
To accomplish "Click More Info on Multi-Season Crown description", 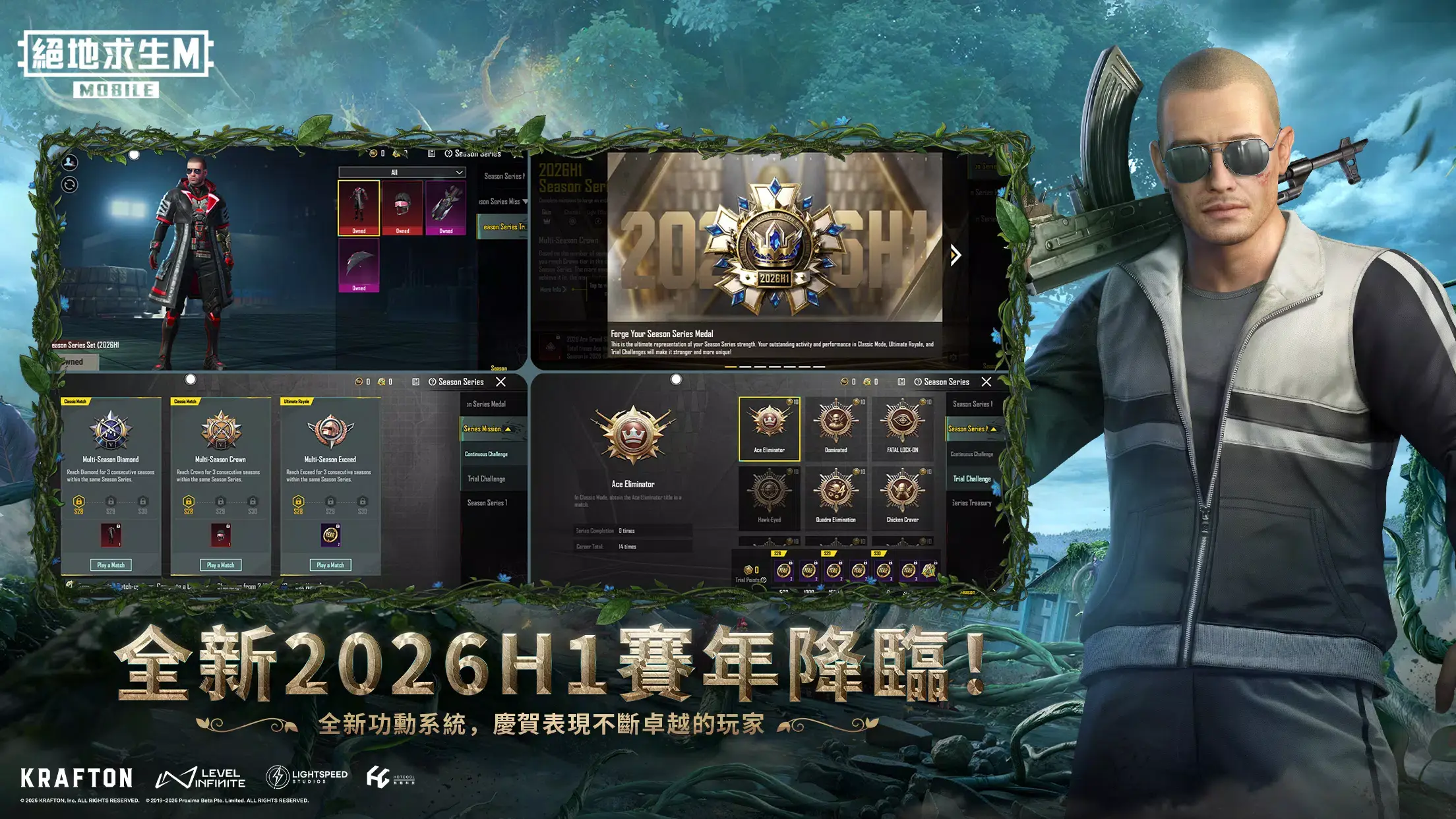I will pyautogui.click(x=553, y=289).
